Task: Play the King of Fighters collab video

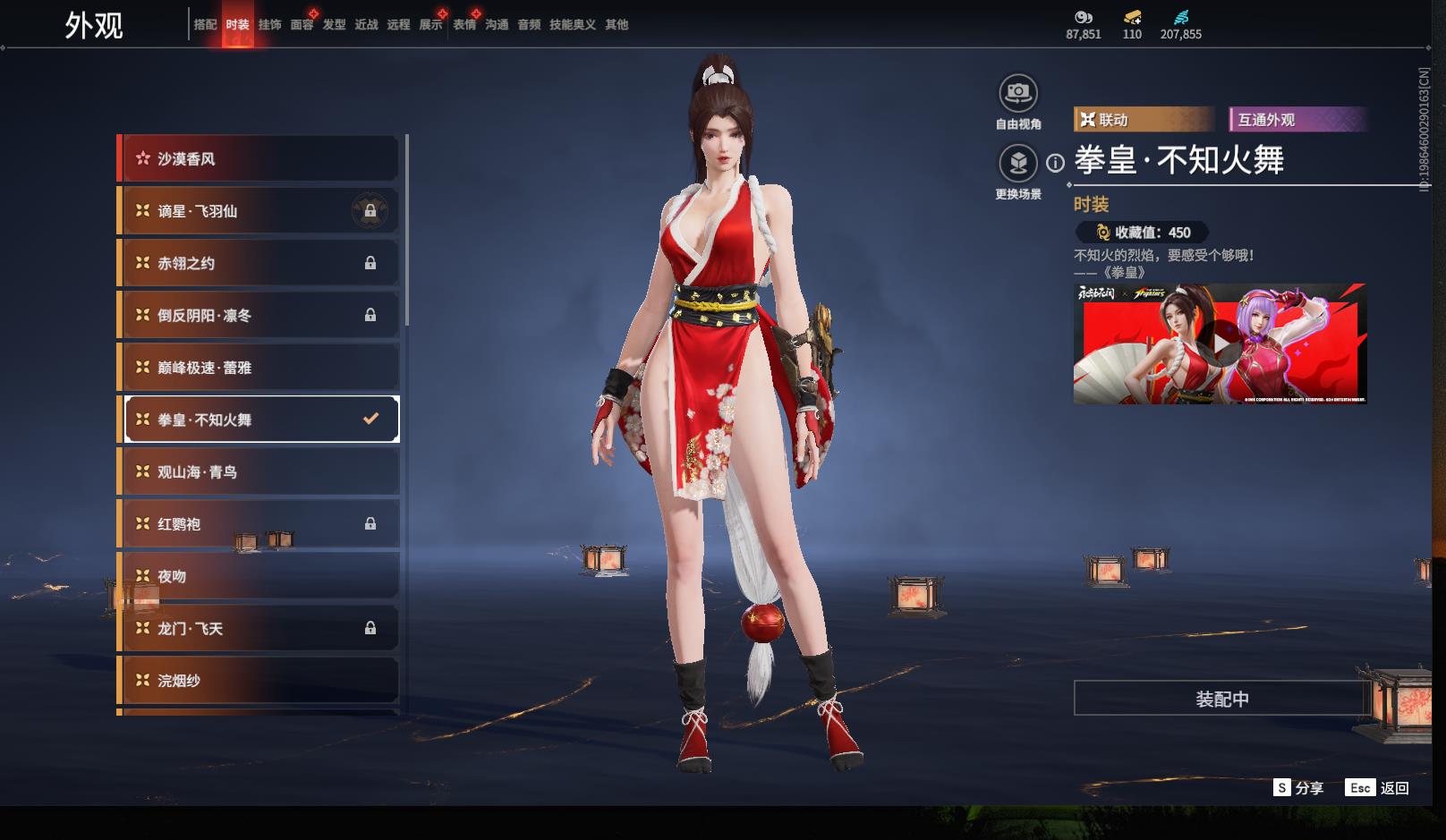Action: [1221, 344]
